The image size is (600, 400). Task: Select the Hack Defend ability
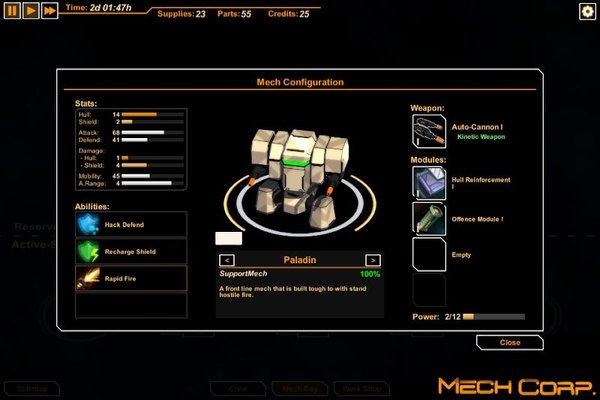point(131,224)
